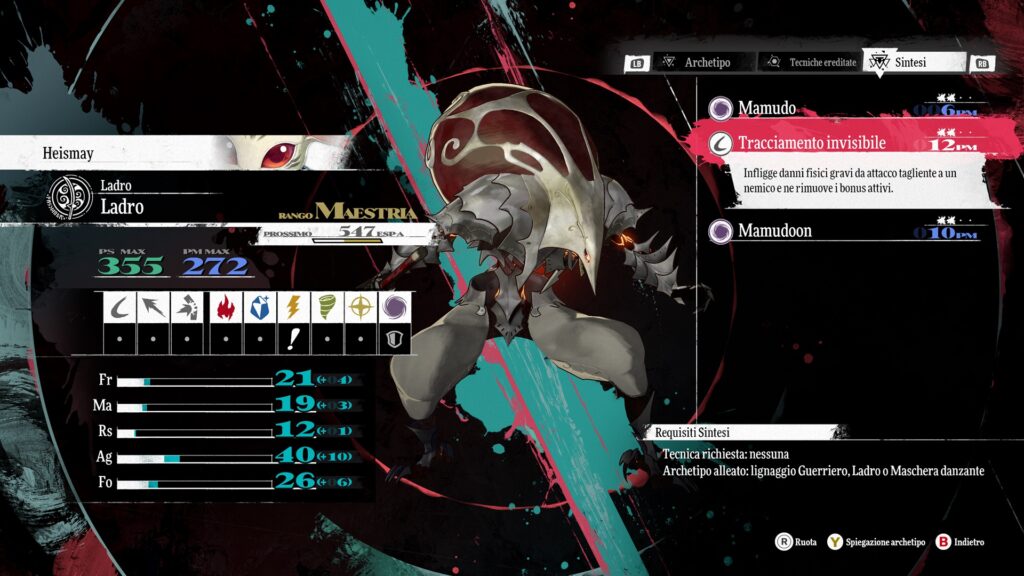Click the light cross affinity icon
Image resolution: width=1024 pixels, height=576 pixels.
(x=362, y=307)
